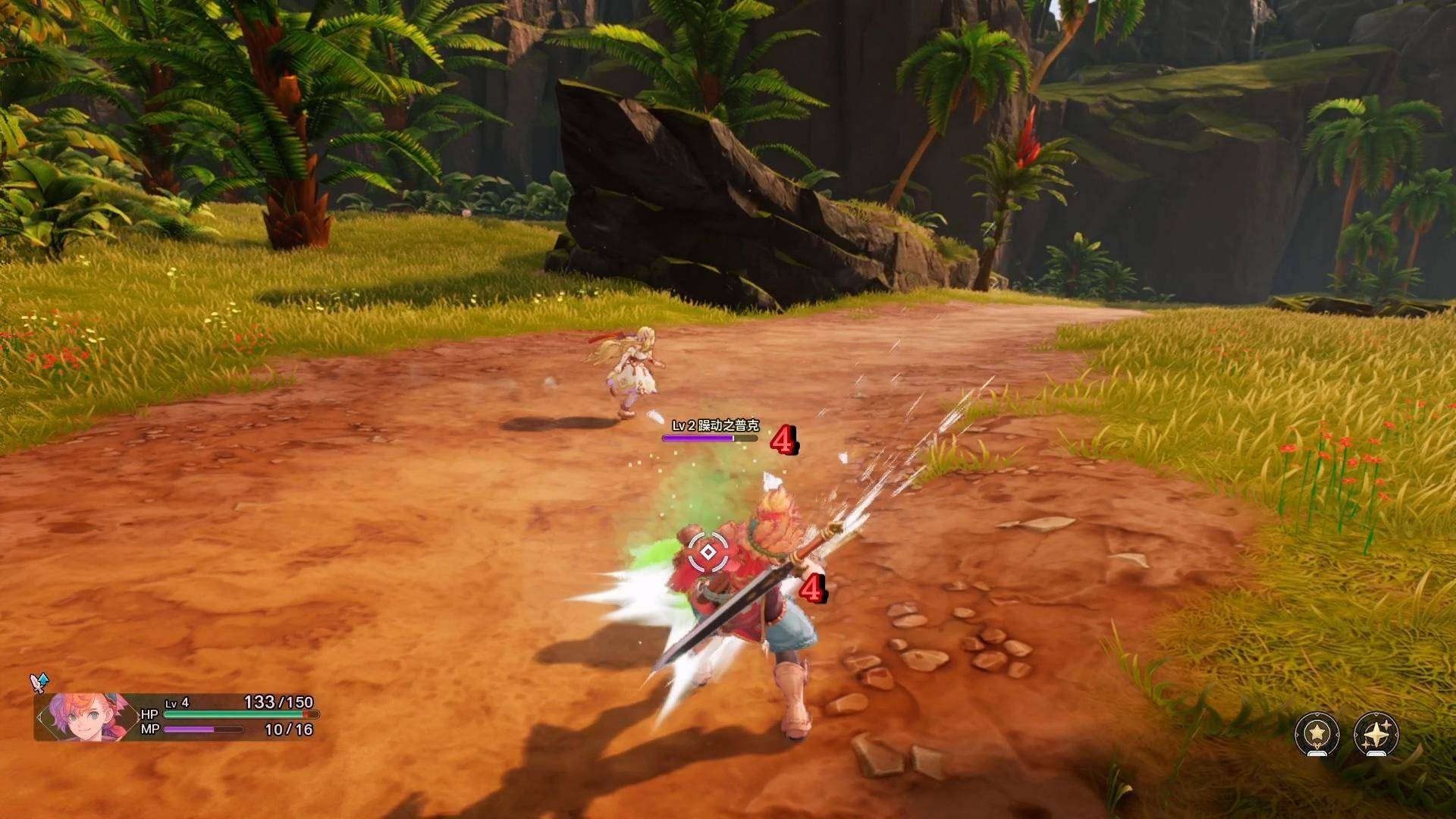Activate the four-point sparkle skill icon

coord(1376,733)
